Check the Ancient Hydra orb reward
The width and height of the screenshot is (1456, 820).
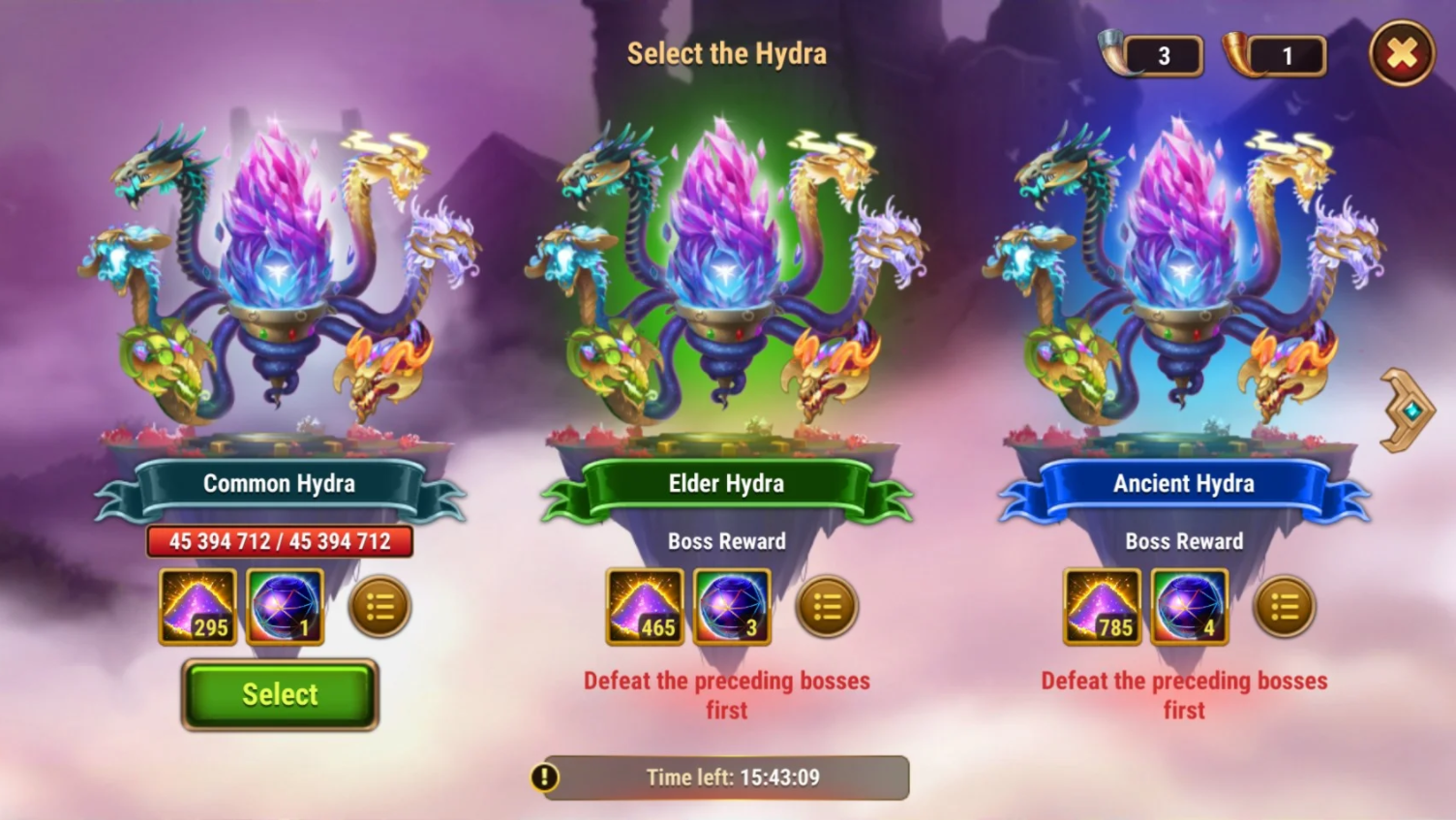click(1190, 607)
